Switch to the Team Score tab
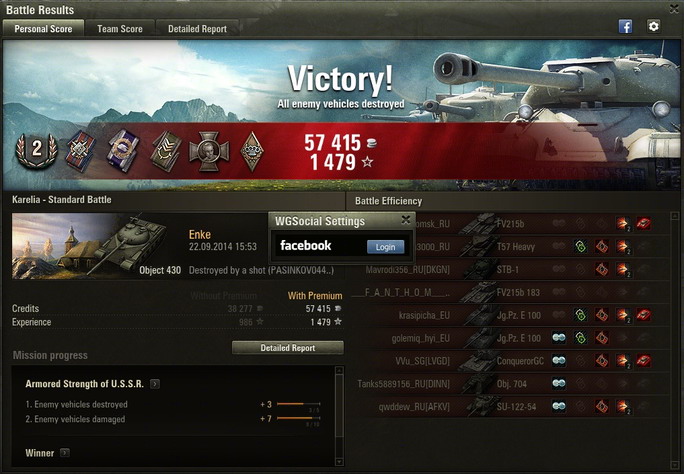Image resolution: width=684 pixels, height=474 pixels. point(119,29)
